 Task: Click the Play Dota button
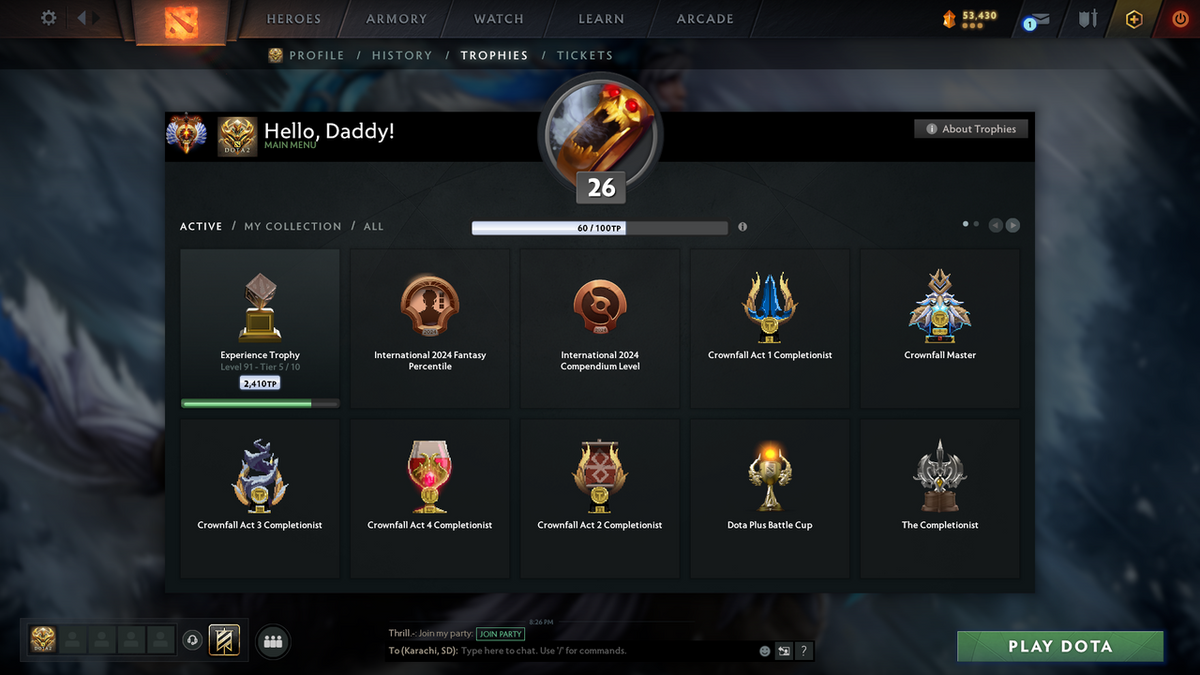1060,646
